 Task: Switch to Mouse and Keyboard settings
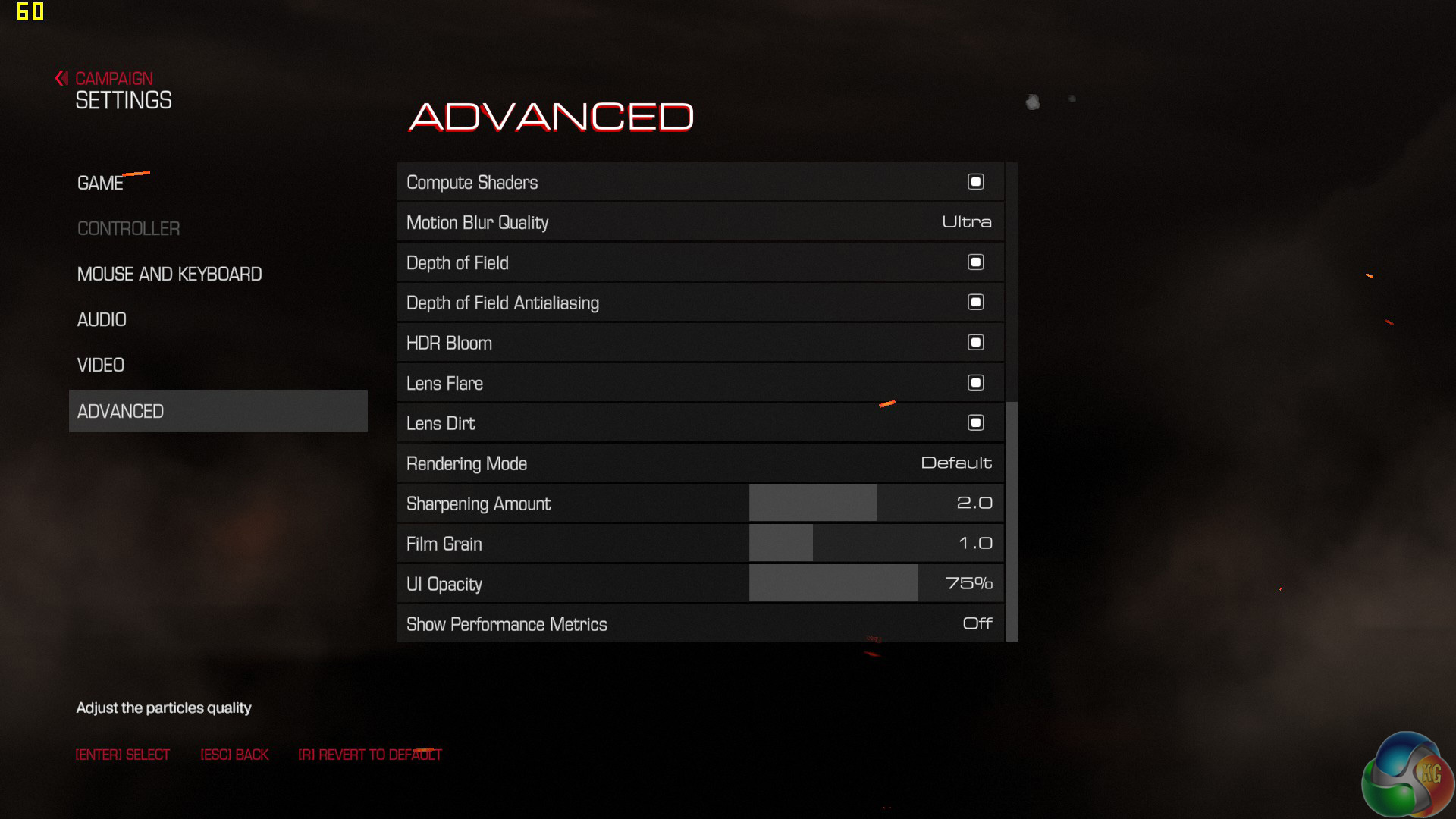coord(169,275)
